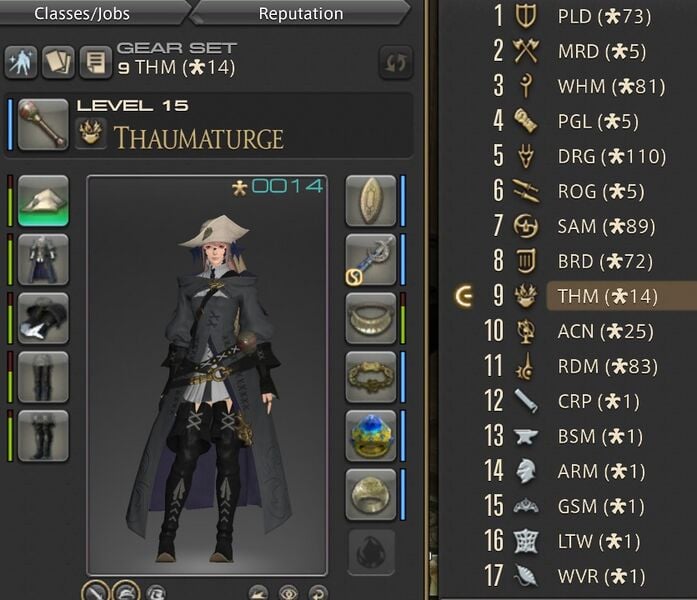Open the Reputation tab
The height and width of the screenshot is (600, 697).
click(x=300, y=14)
